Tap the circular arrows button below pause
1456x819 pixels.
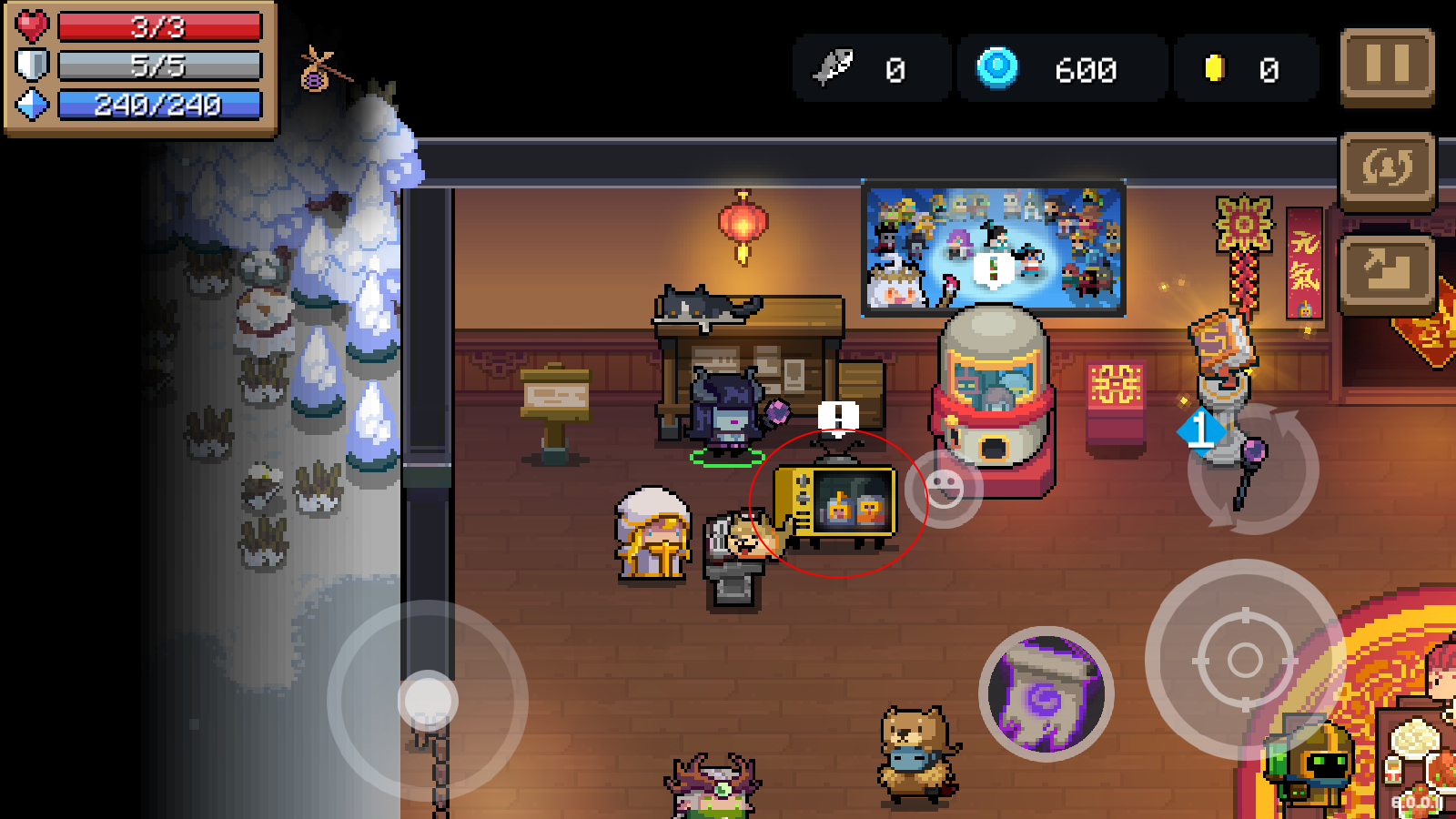[x=1387, y=170]
